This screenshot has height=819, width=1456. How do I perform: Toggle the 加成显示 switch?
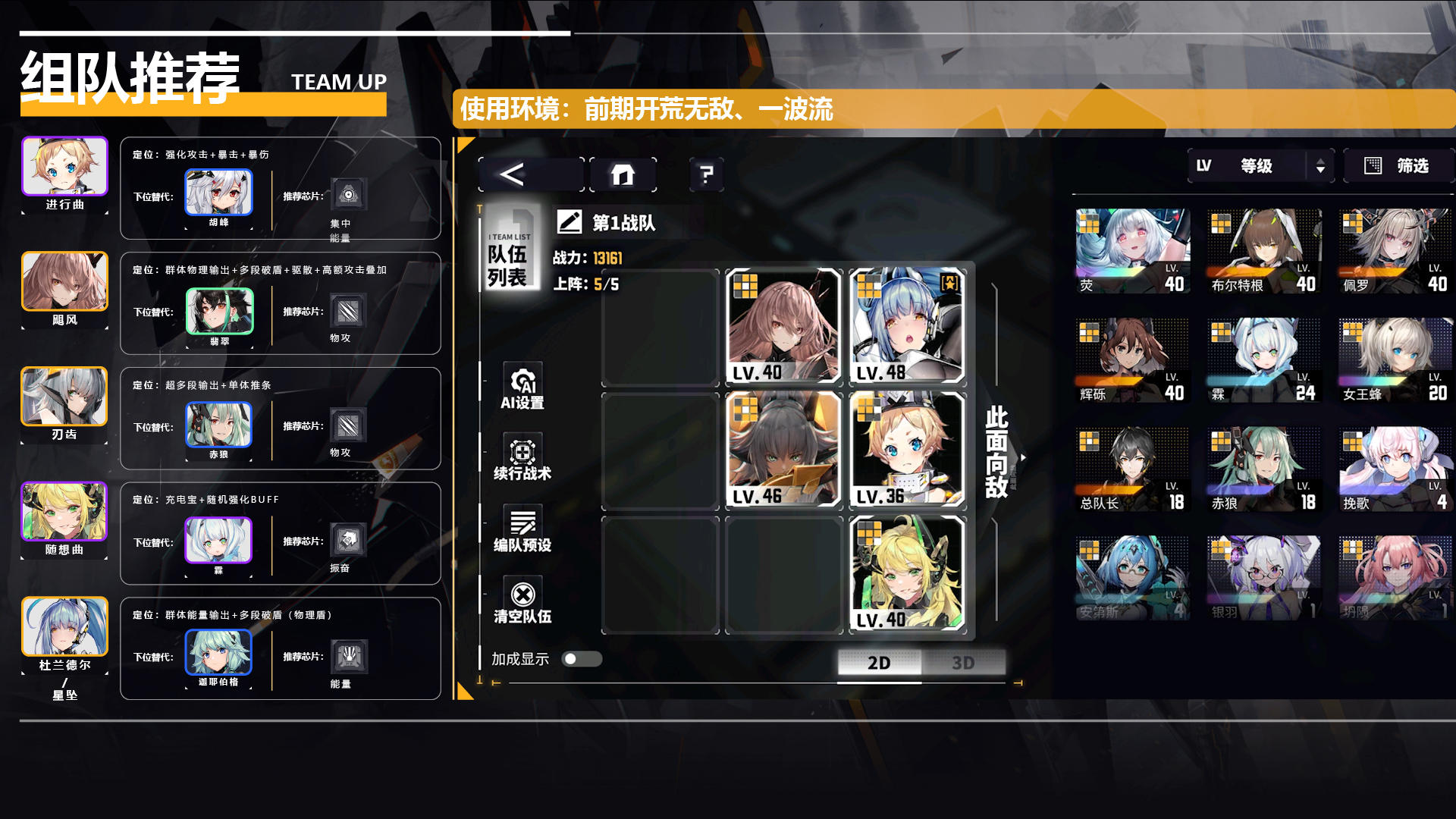(582, 659)
